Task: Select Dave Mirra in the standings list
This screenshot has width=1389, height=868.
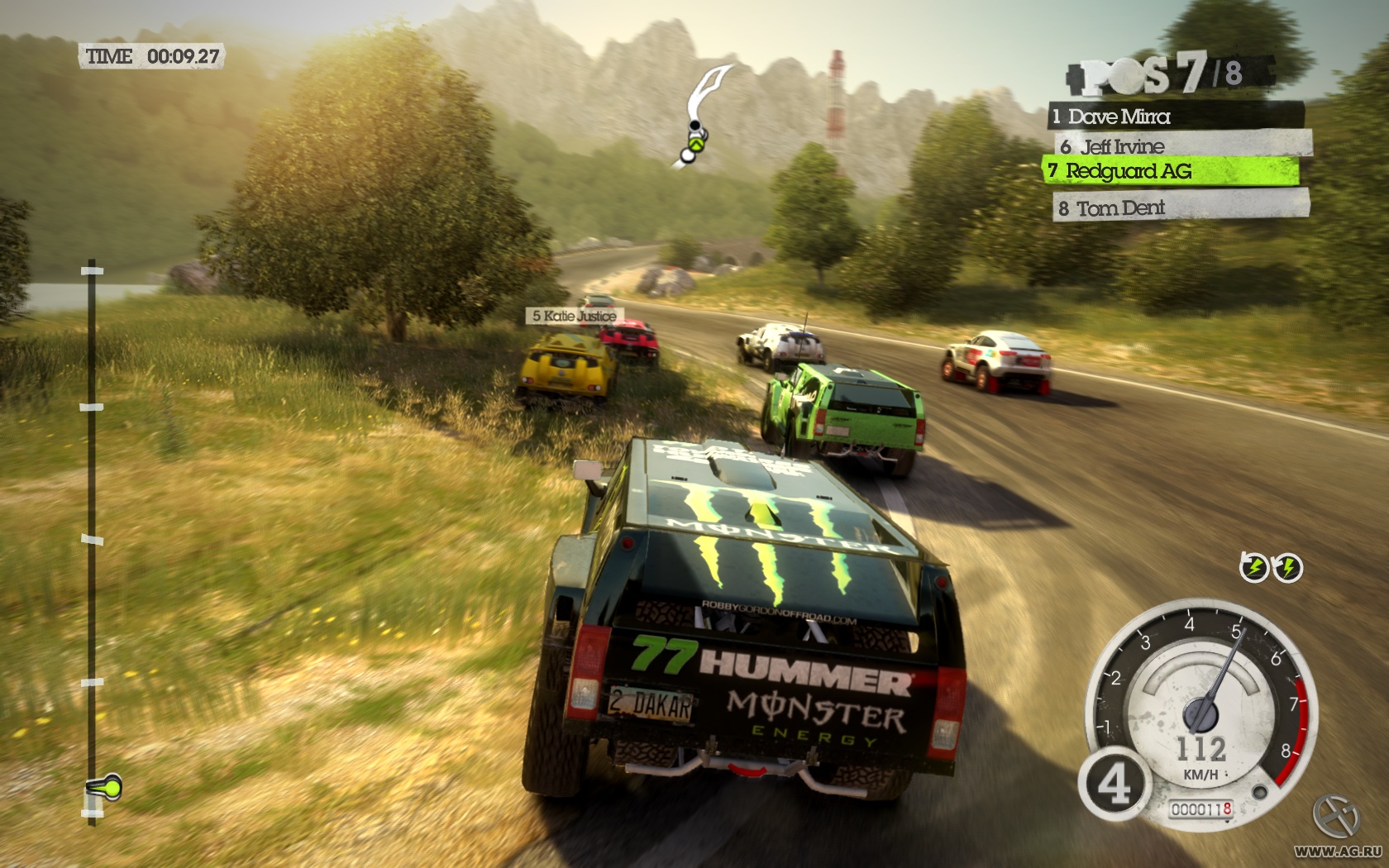Action: [x=1176, y=117]
